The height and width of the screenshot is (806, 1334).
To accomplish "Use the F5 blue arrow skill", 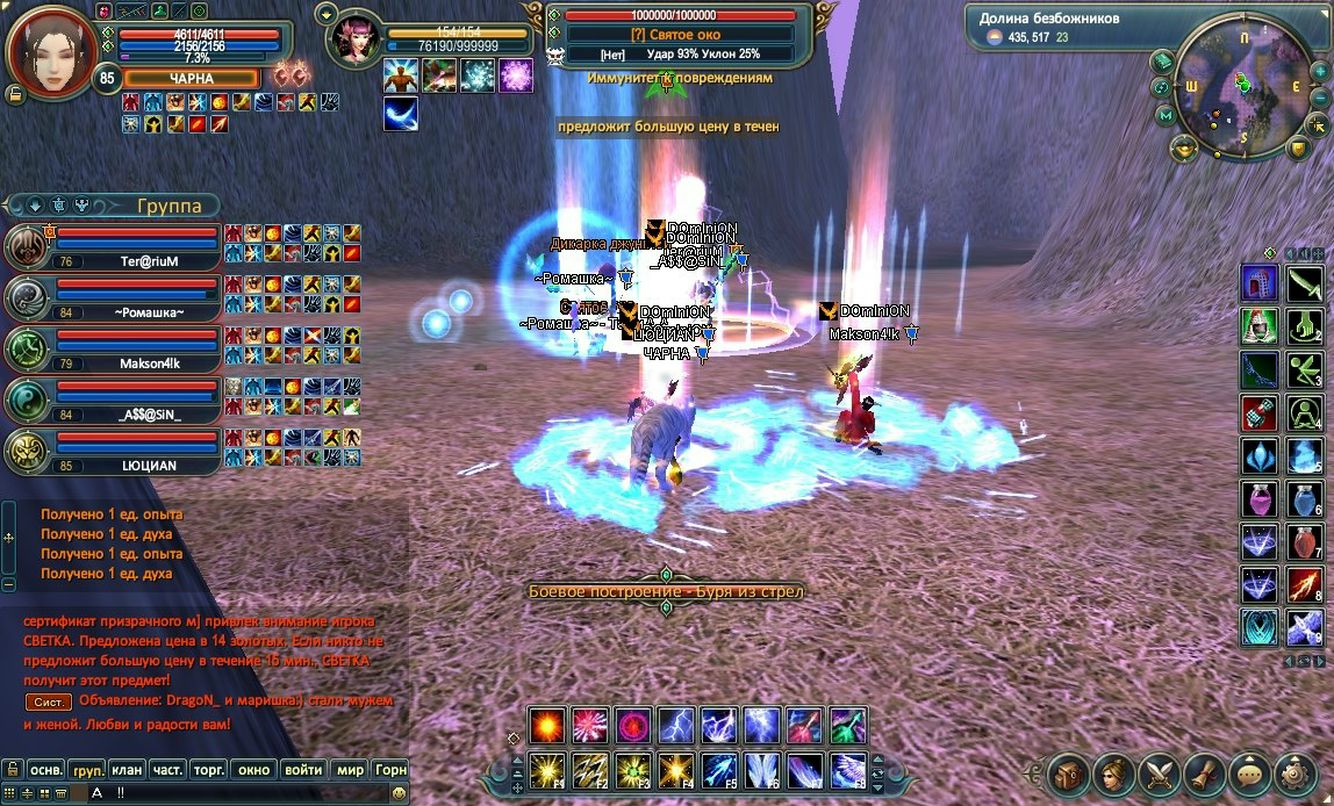I will pos(720,771).
